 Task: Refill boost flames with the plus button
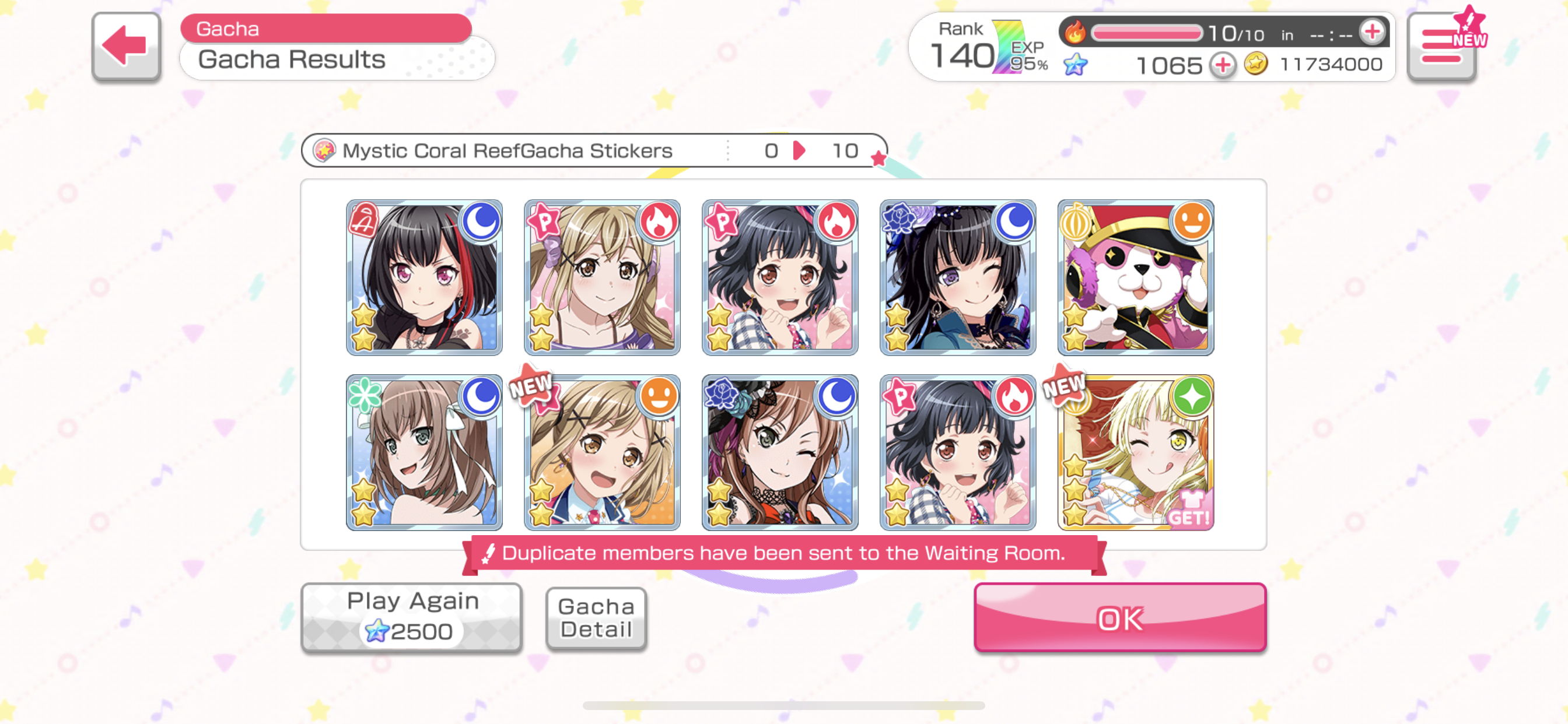tap(1372, 32)
